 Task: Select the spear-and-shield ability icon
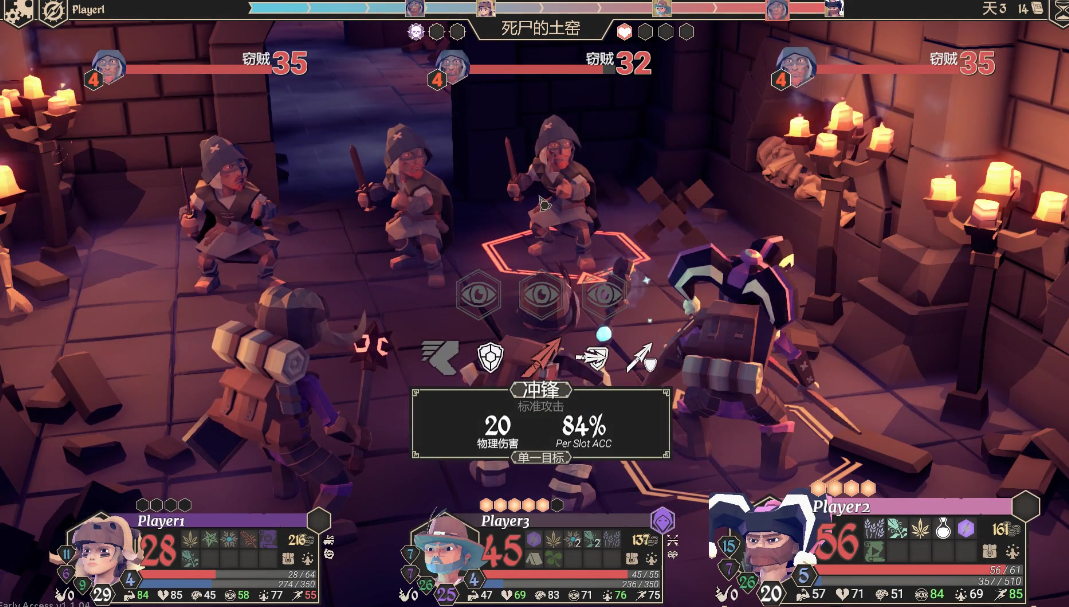(641, 357)
